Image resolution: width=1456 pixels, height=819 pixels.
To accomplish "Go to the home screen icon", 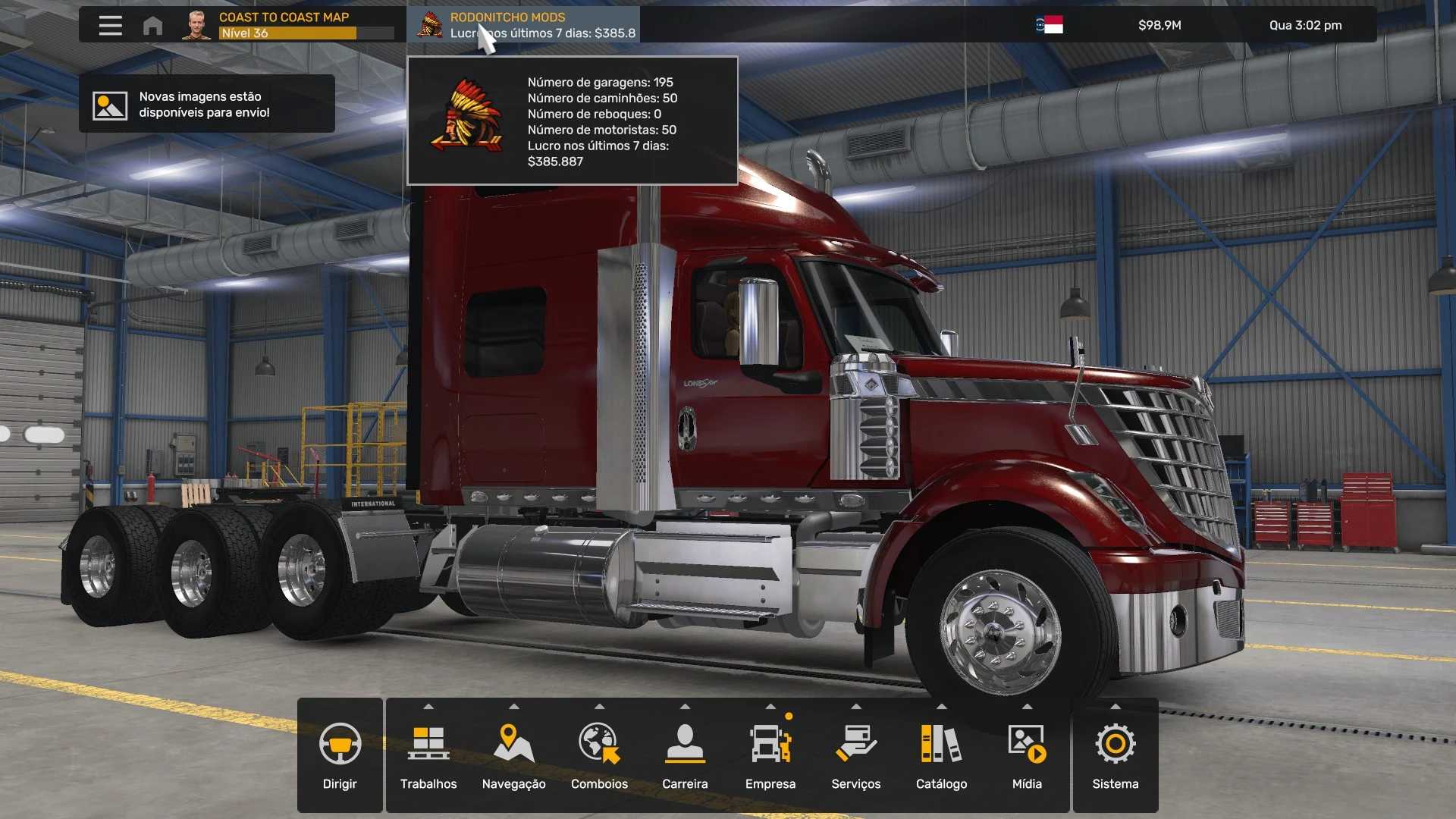I will point(152,26).
